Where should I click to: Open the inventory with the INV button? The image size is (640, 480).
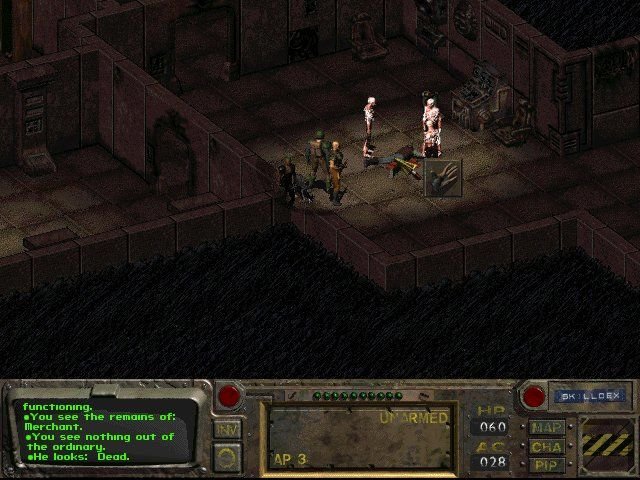coord(227,429)
